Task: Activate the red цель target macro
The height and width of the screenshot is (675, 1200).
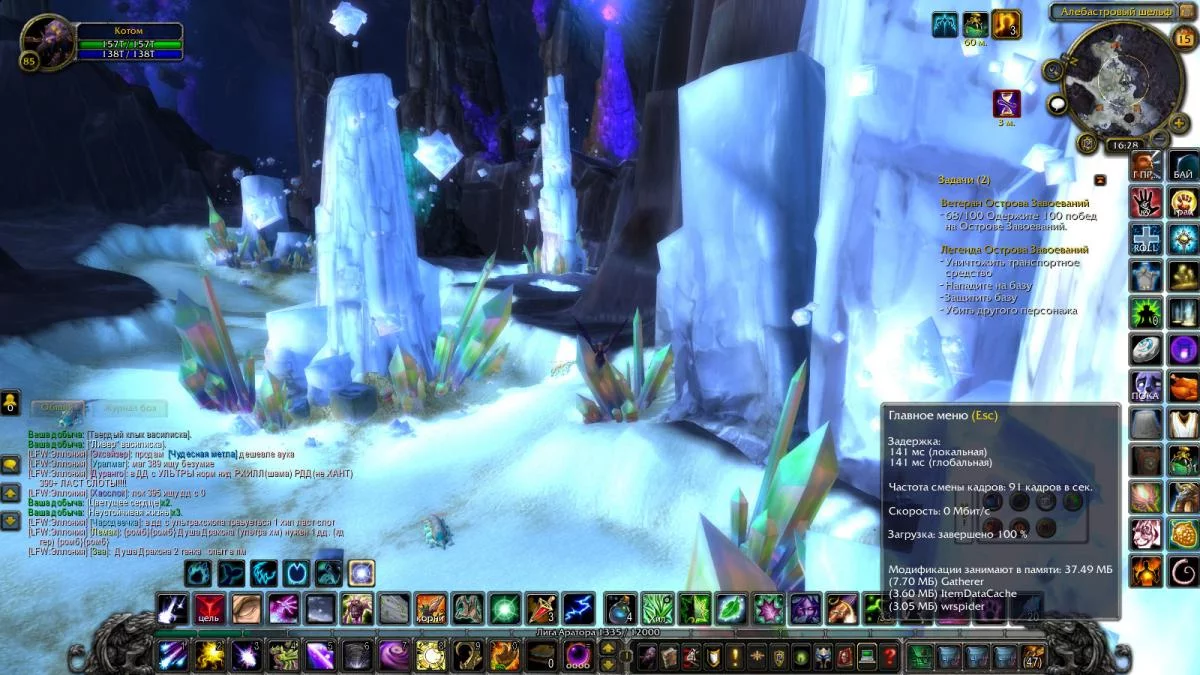Action: pos(209,608)
